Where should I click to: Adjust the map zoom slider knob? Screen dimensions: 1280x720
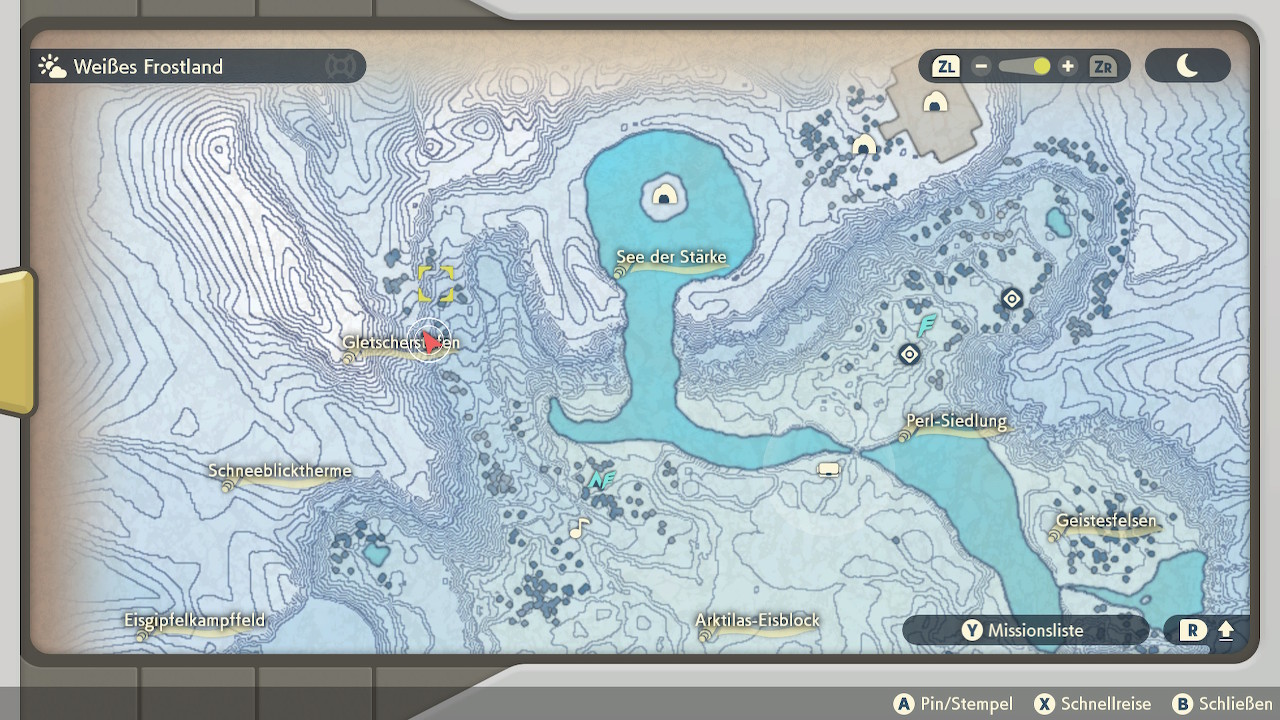coord(1042,67)
